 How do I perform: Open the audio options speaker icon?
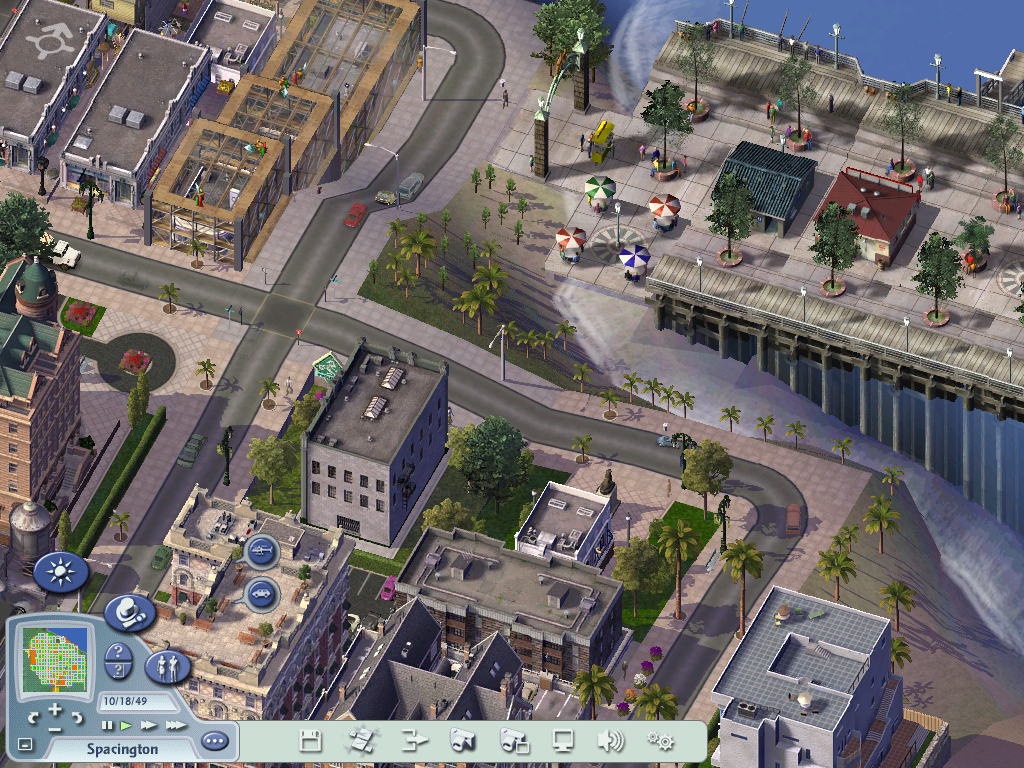(609, 741)
